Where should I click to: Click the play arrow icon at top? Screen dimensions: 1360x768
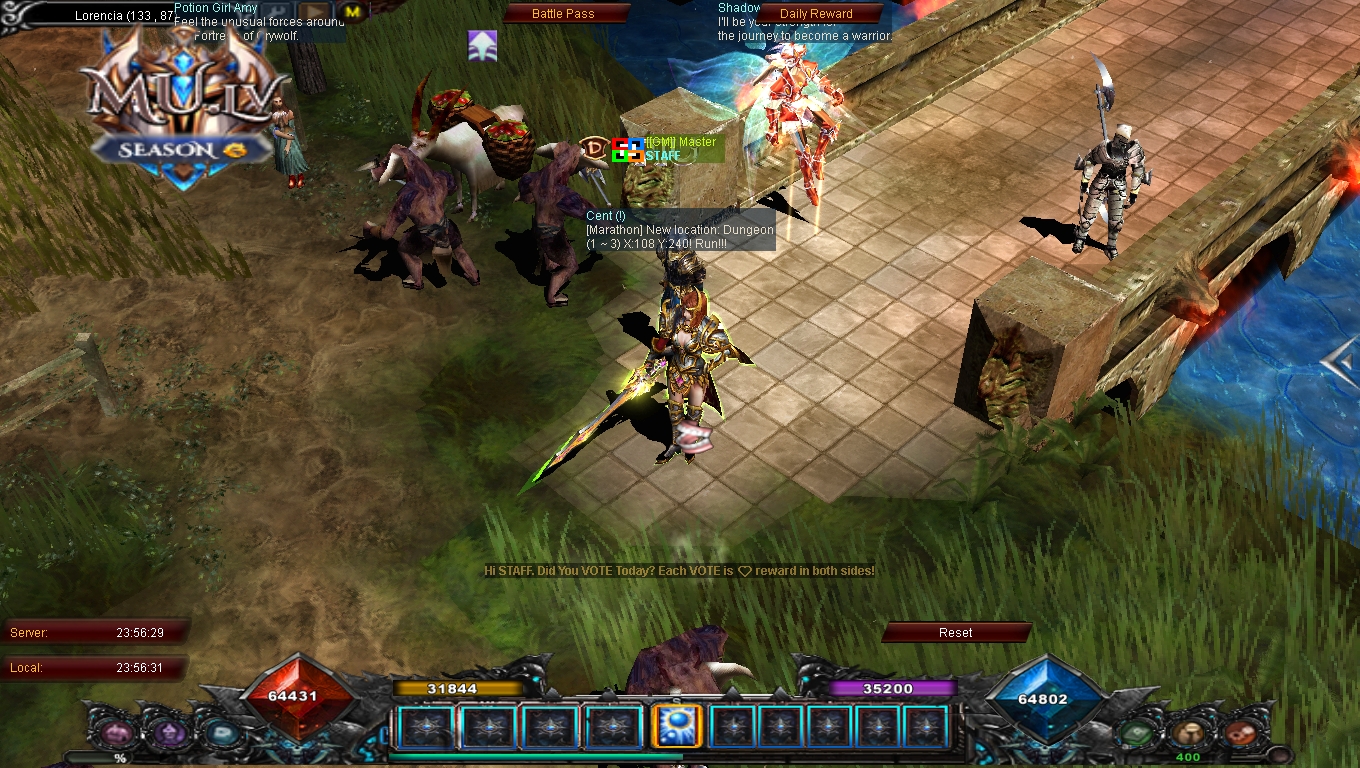316,12
